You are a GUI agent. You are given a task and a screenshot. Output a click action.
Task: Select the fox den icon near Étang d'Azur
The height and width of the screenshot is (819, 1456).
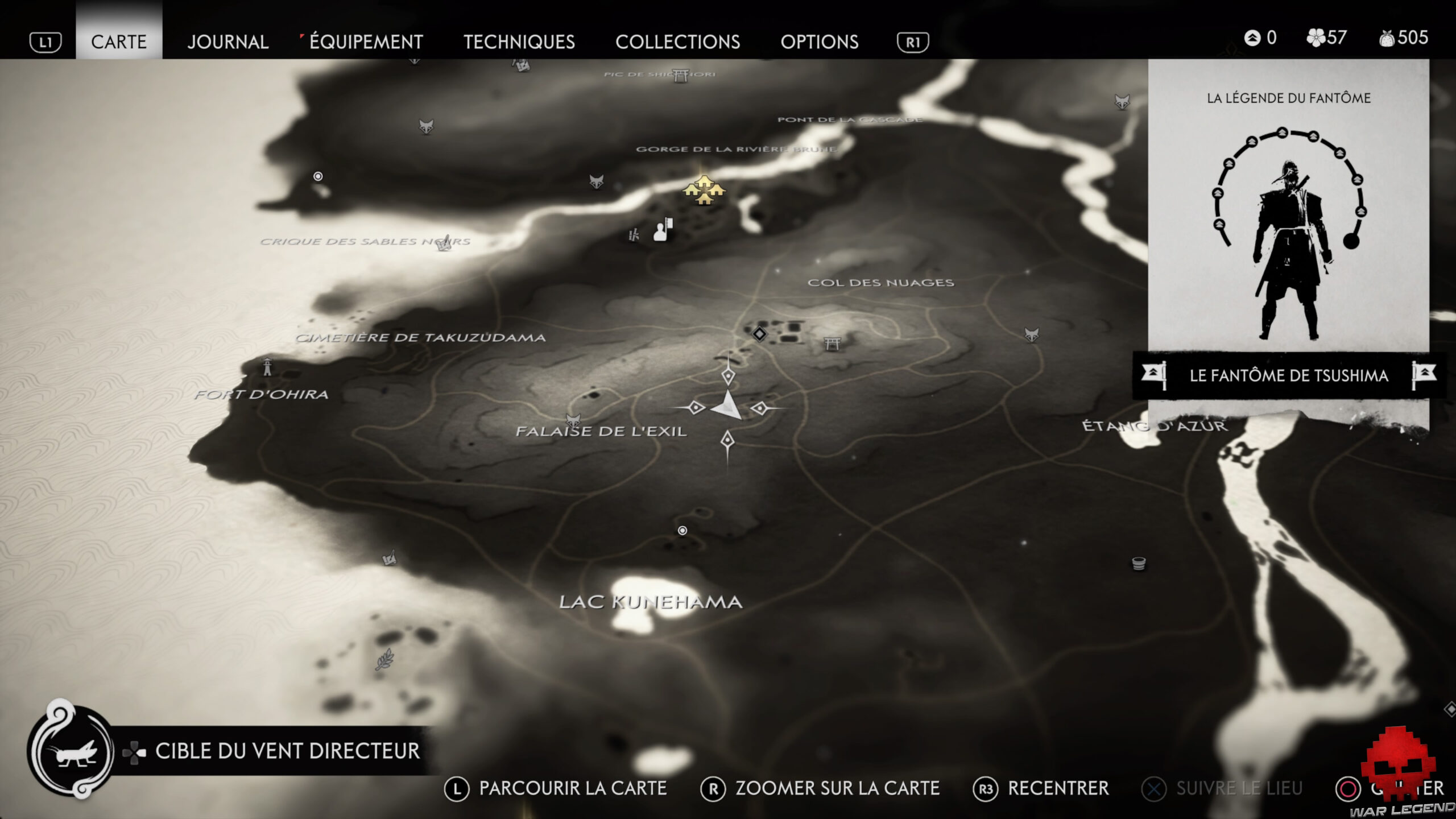coord(1032,333)
